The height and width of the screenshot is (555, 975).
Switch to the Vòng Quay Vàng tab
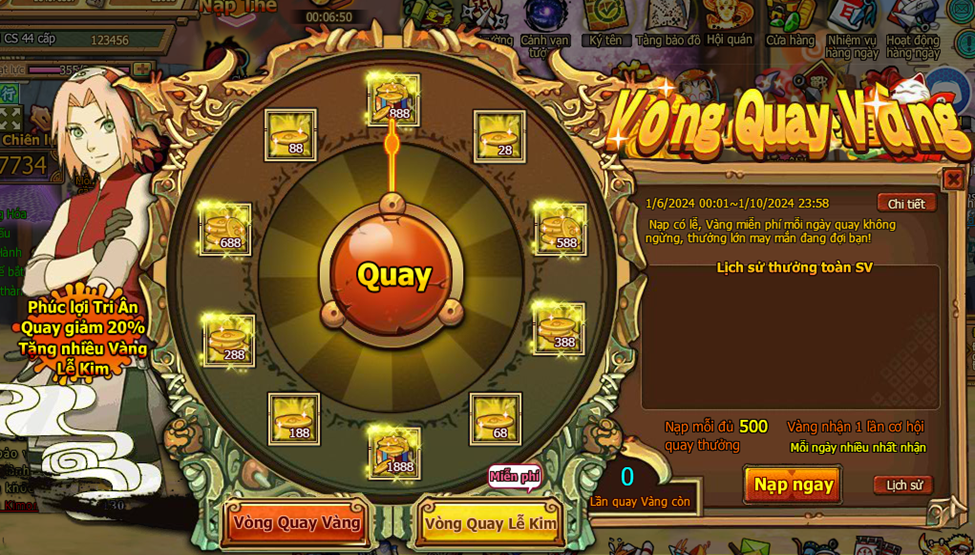[x=297, y=522]
